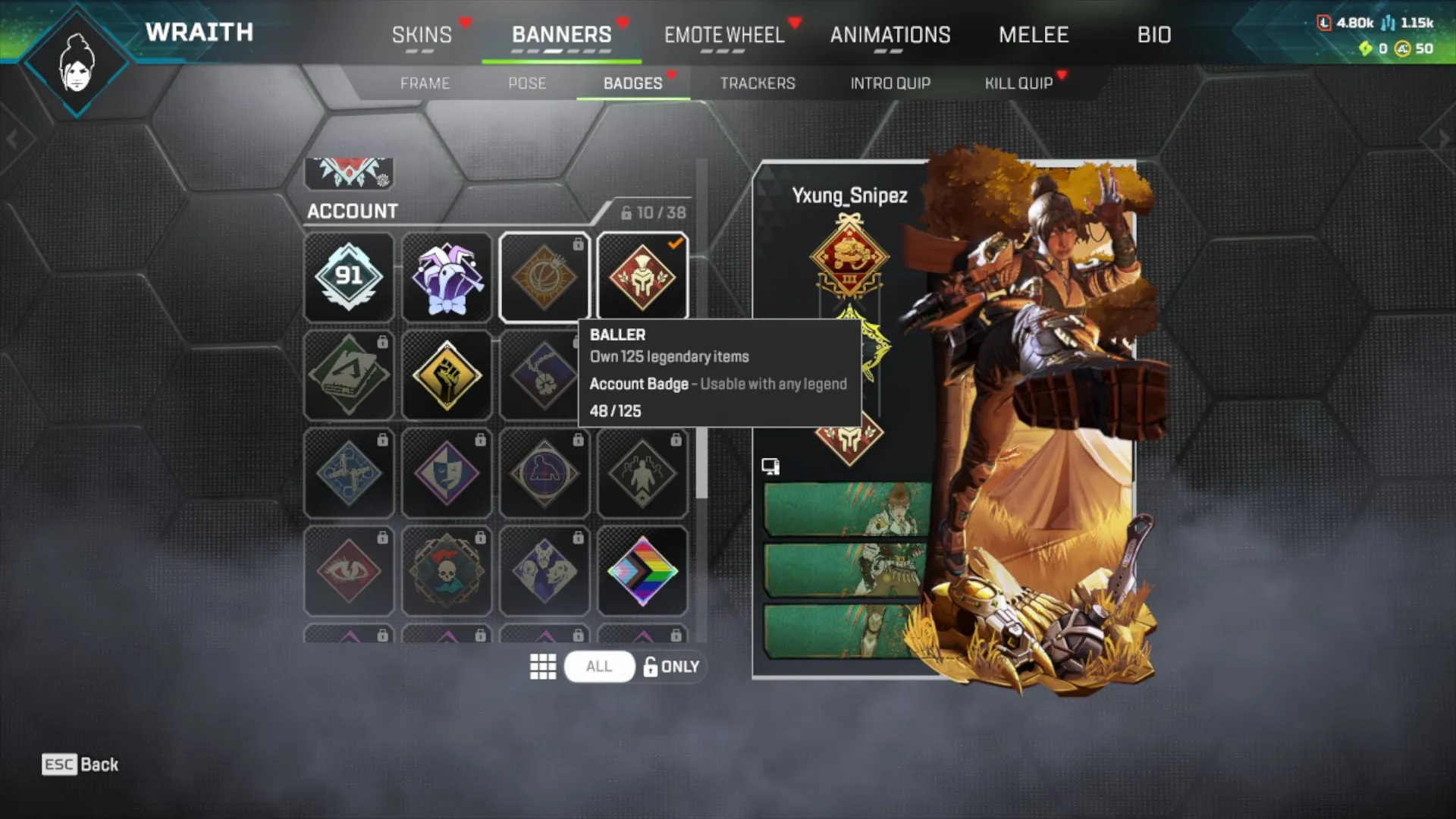The height and width of the screenshot is (819, 1456).
Task: Switch to the KILL QUIP tab
Action: [x=1018, y=83]
